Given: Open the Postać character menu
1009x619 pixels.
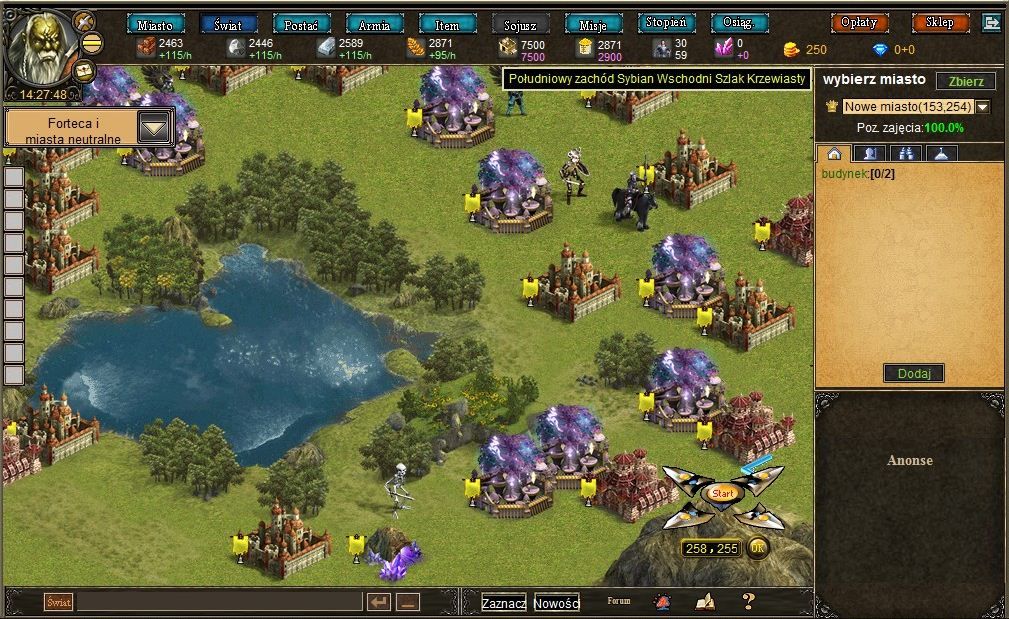Looking at the screenshot, I should 301,24.
